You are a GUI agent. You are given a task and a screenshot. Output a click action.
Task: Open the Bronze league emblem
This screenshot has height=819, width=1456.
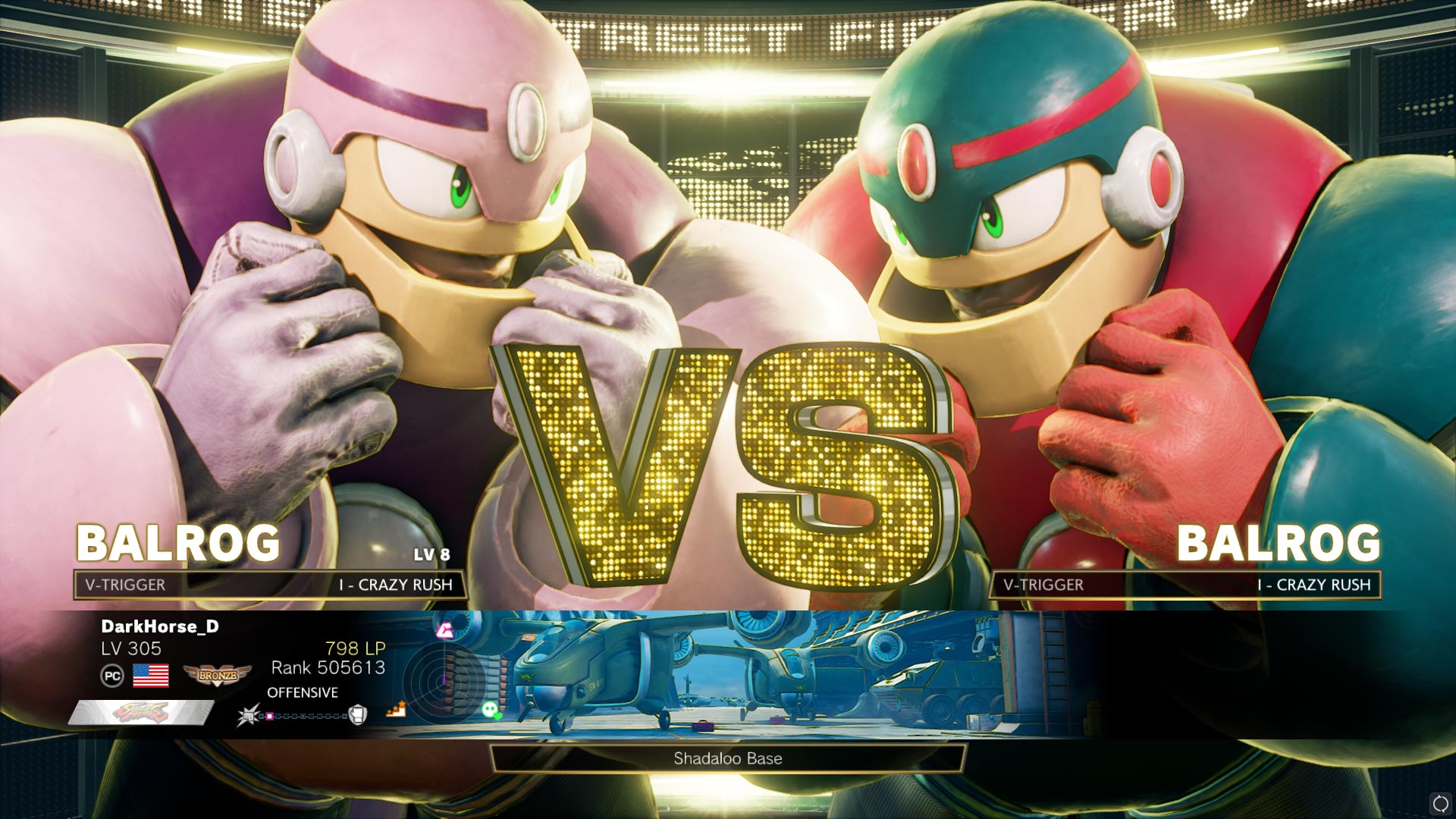[217, 676]
